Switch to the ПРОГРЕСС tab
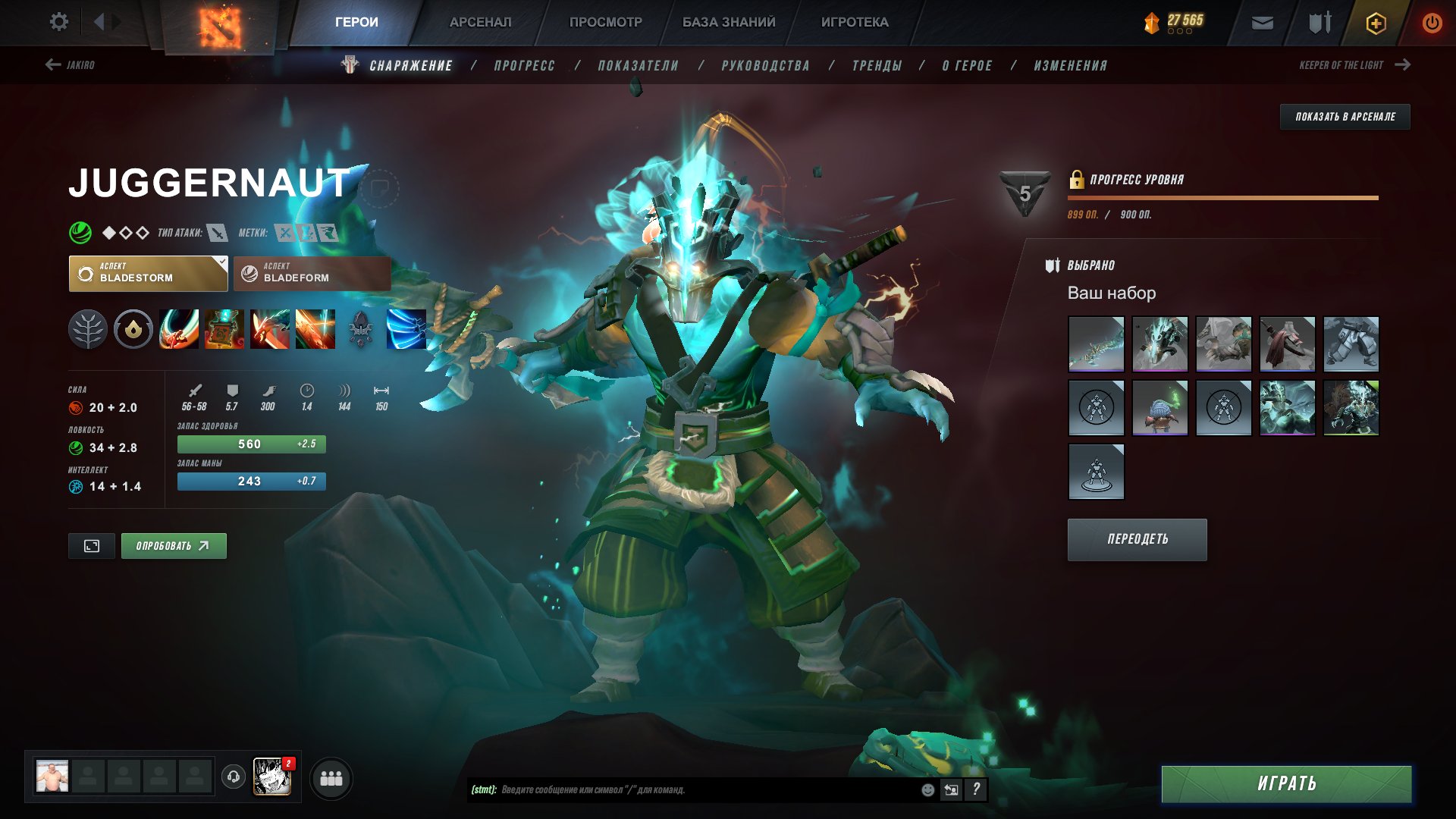Screen dimensions: 1456x819 (x=523, y=65)
